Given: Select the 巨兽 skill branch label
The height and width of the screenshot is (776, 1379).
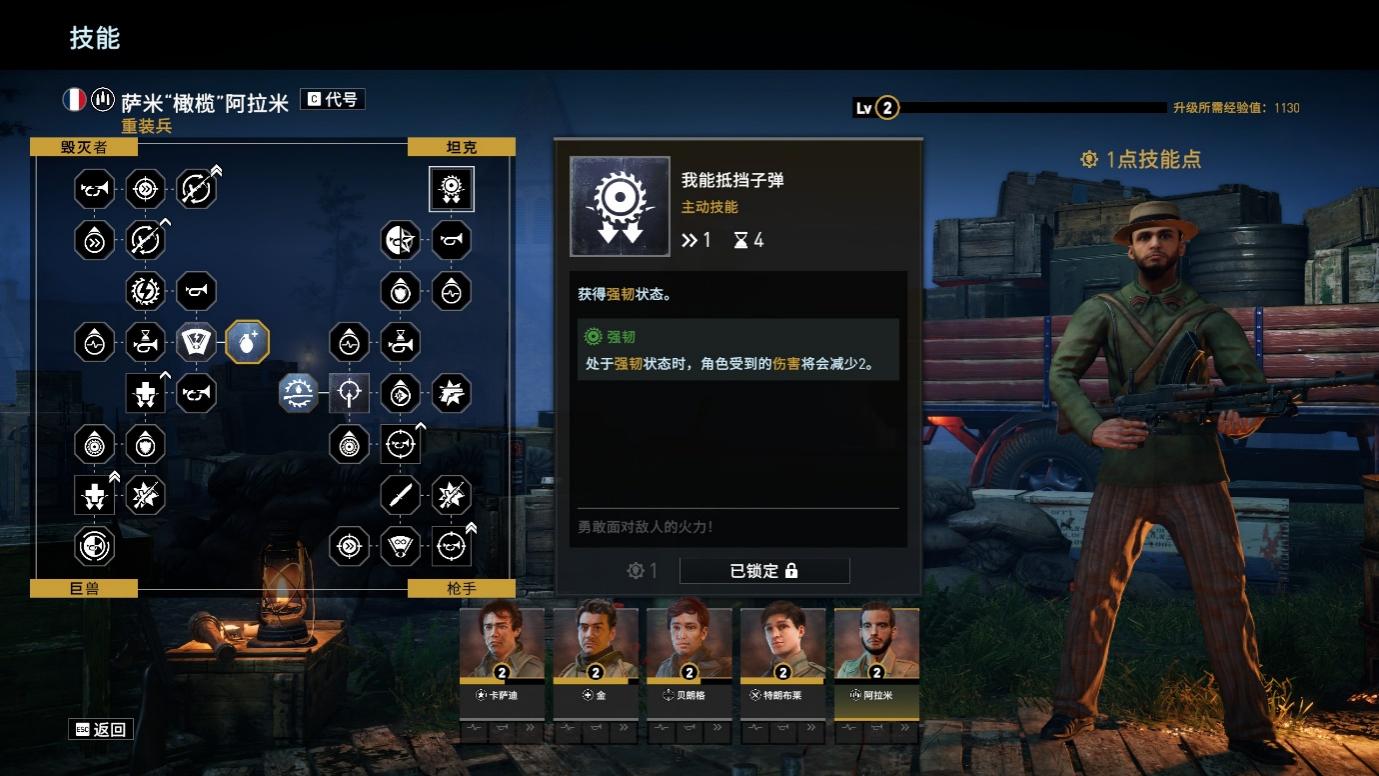Looking at the screenshot, I should (84, 588).
